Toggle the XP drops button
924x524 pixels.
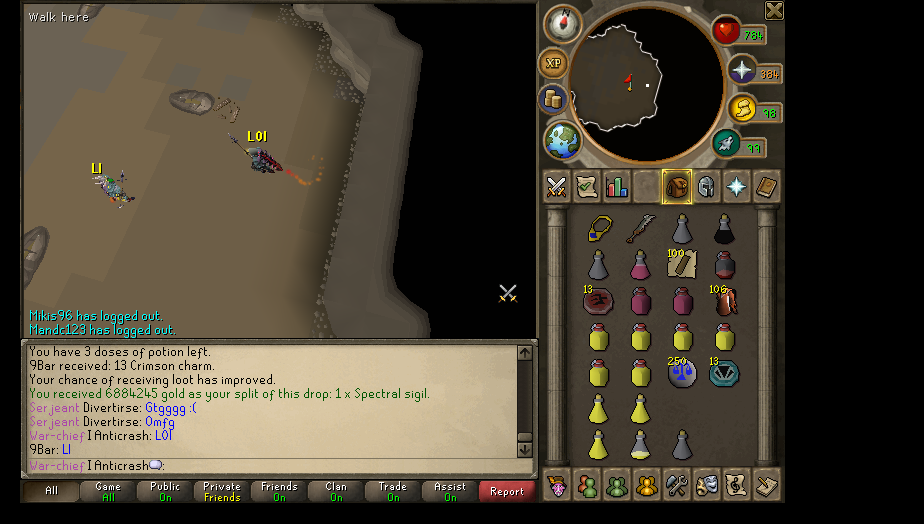click(553, 63)
